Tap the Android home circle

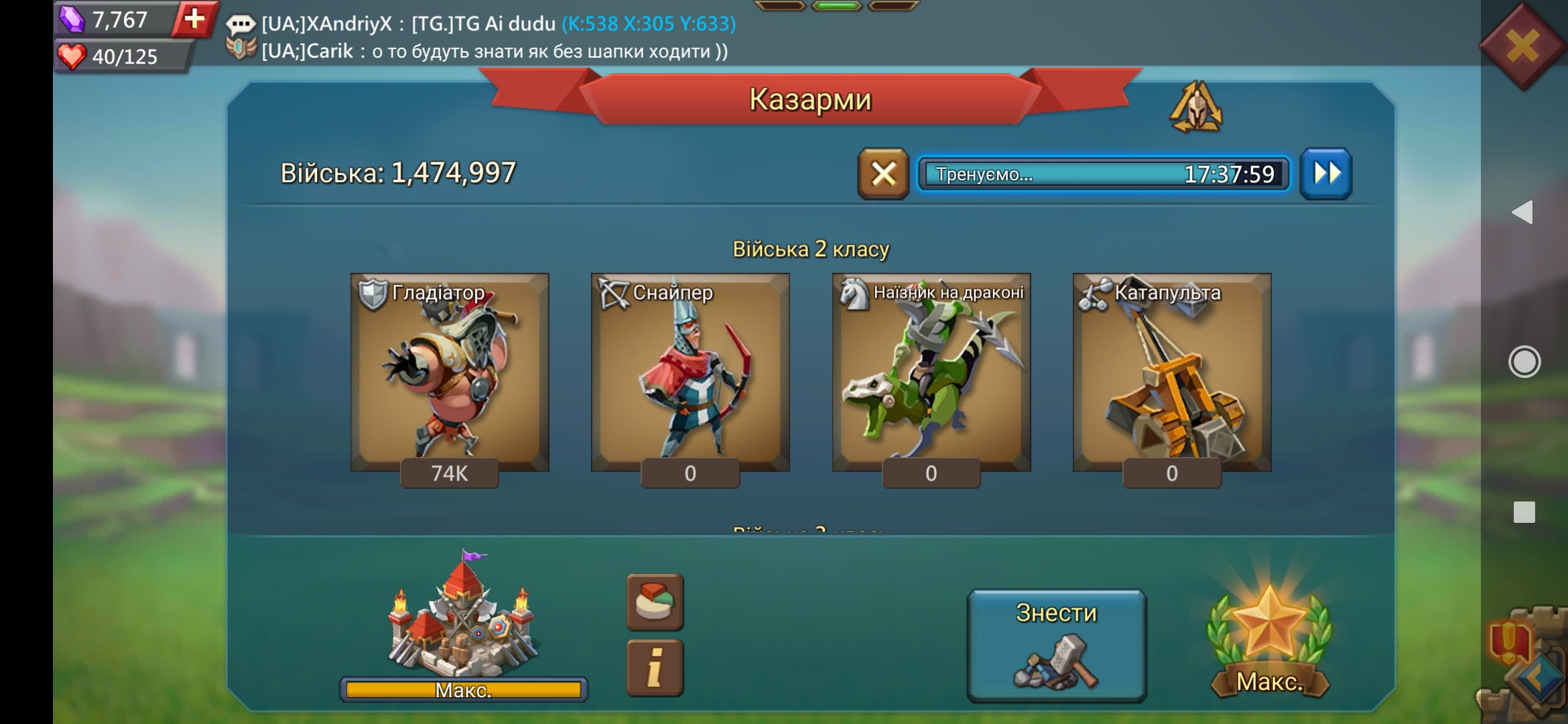pyautogui.click(x=1524, y=362)
